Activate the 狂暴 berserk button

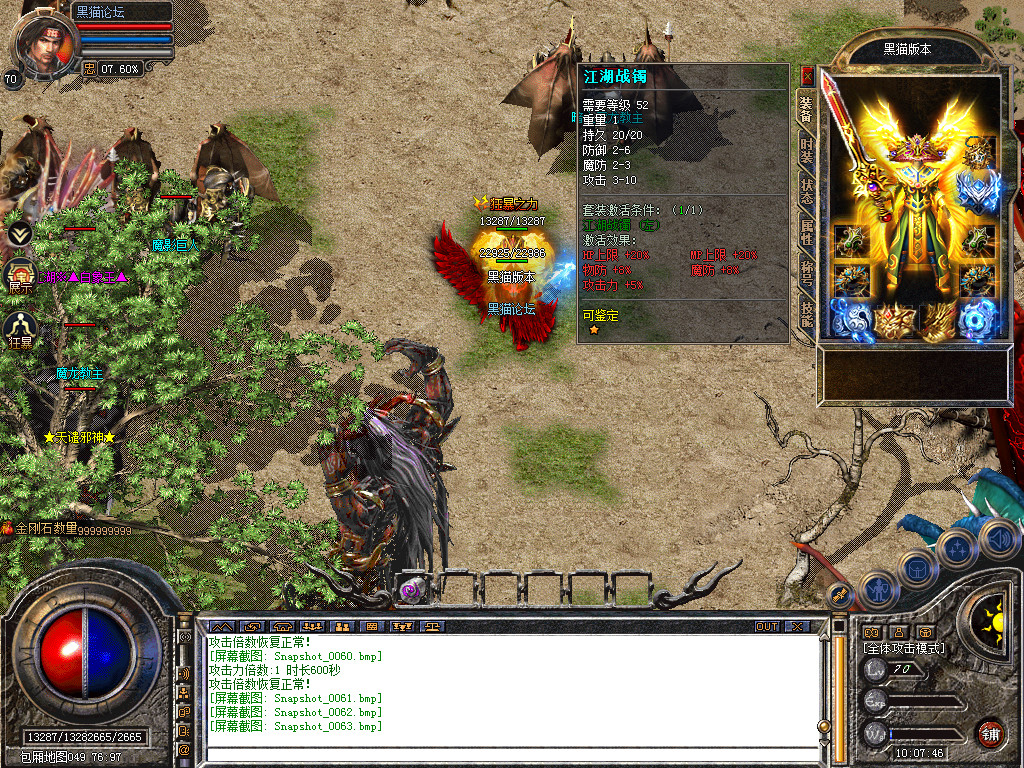click(21, 329)
